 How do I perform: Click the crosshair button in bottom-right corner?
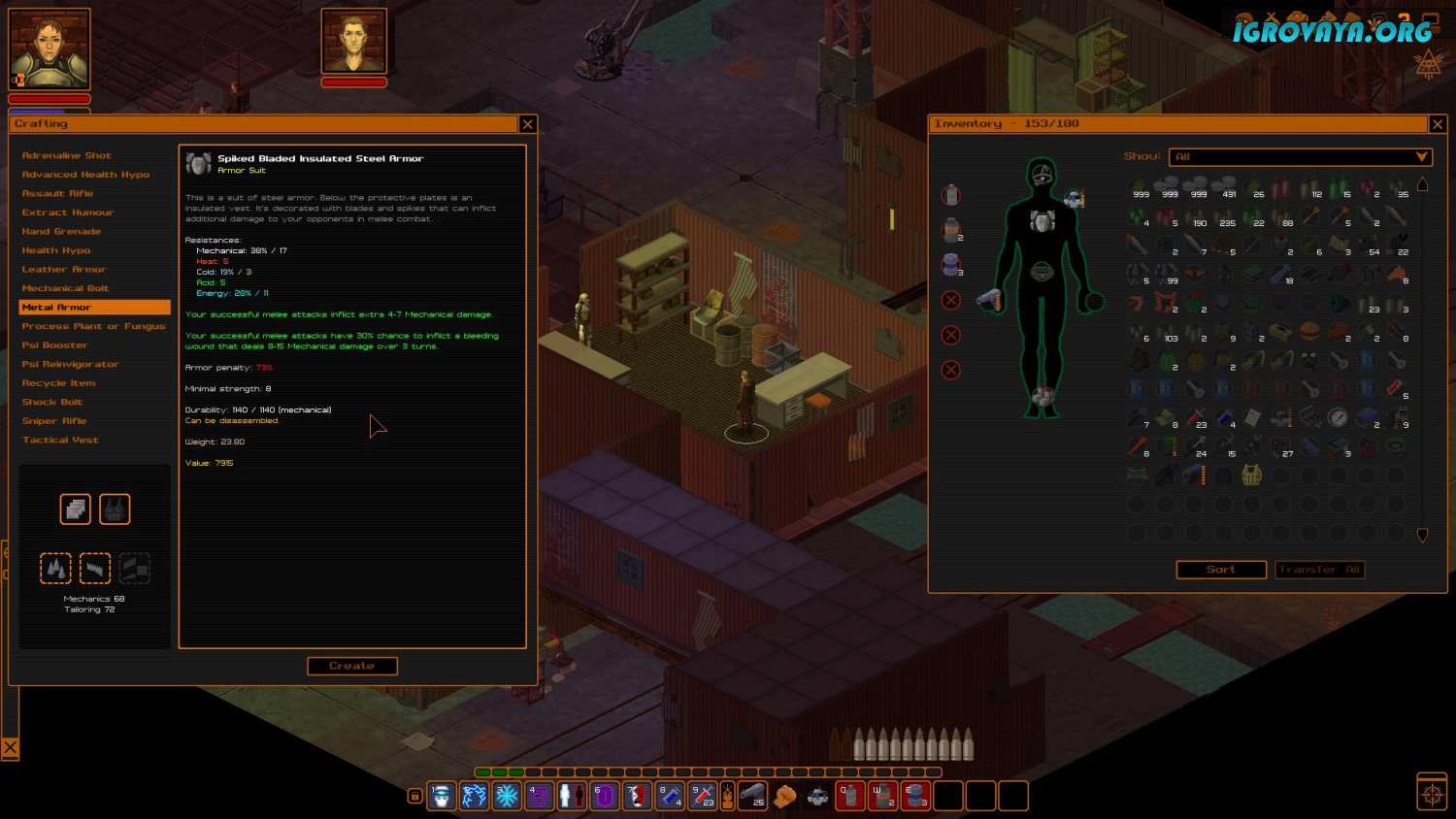click(1432, 793)
